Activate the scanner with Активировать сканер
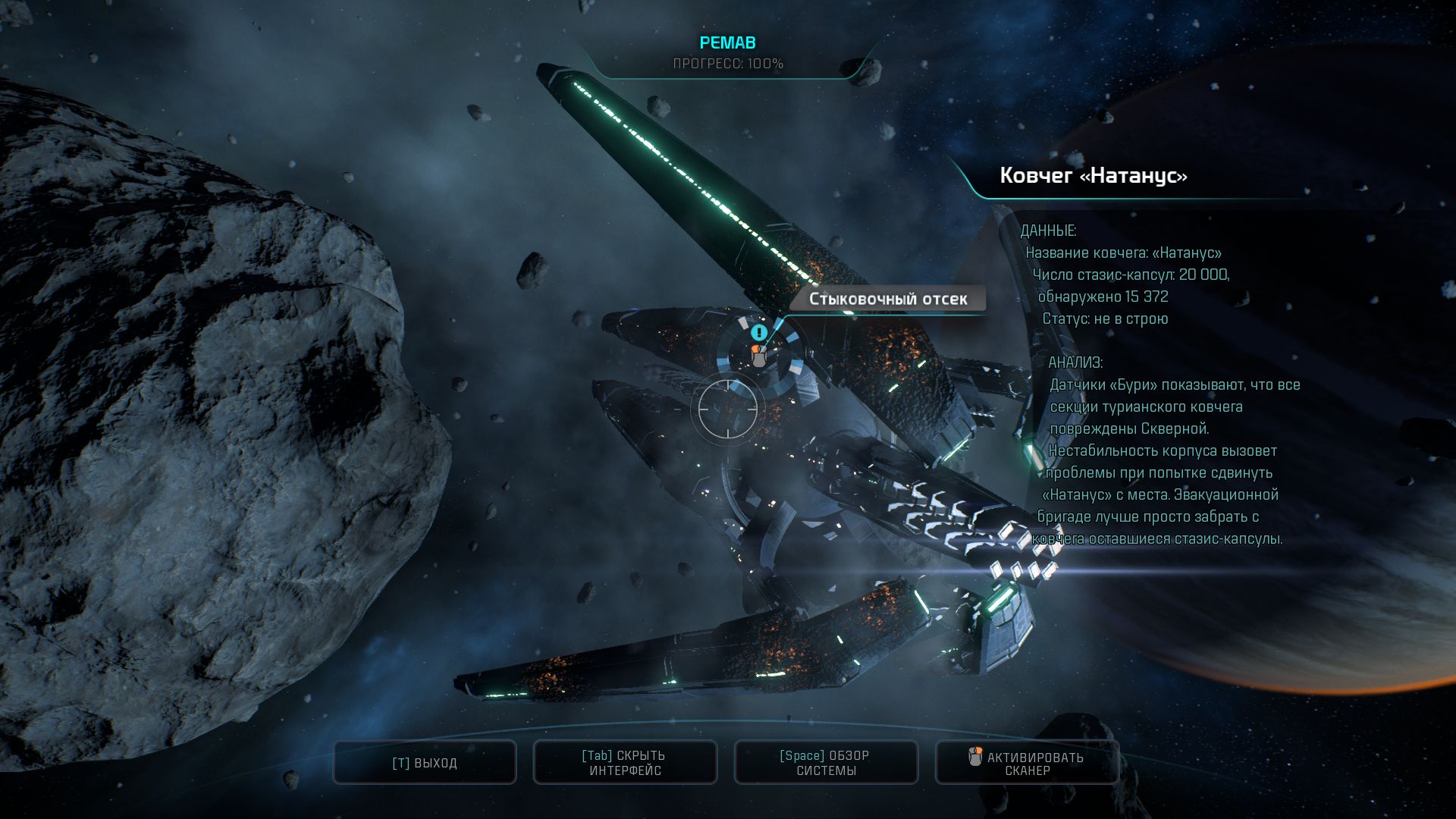 point(1027,763)
